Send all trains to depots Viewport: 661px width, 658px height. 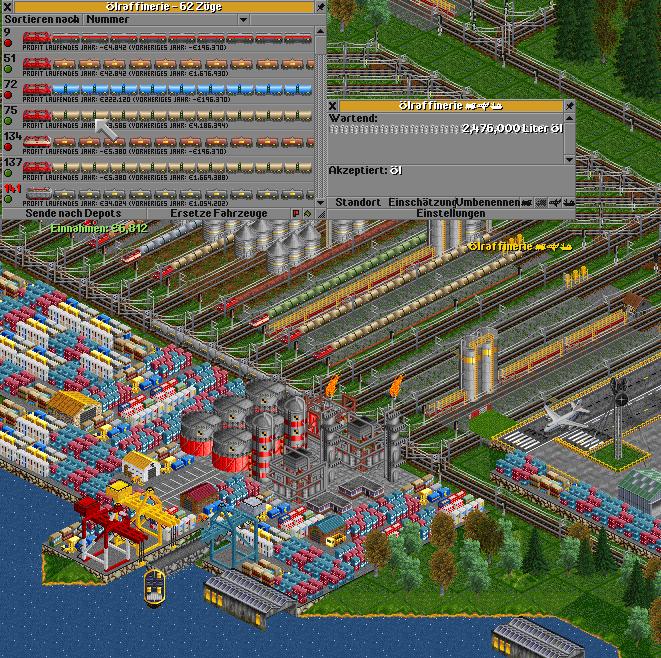[x=75, y=214]
